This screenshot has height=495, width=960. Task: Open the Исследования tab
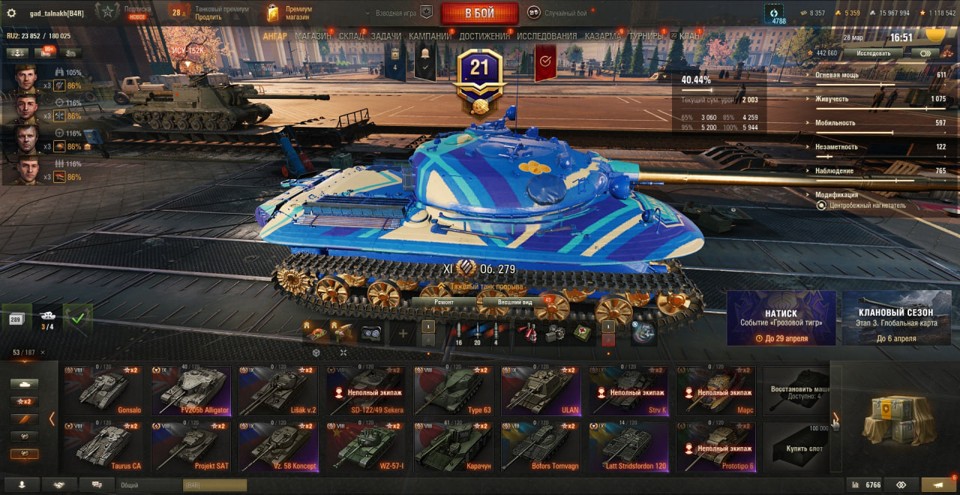547,36
